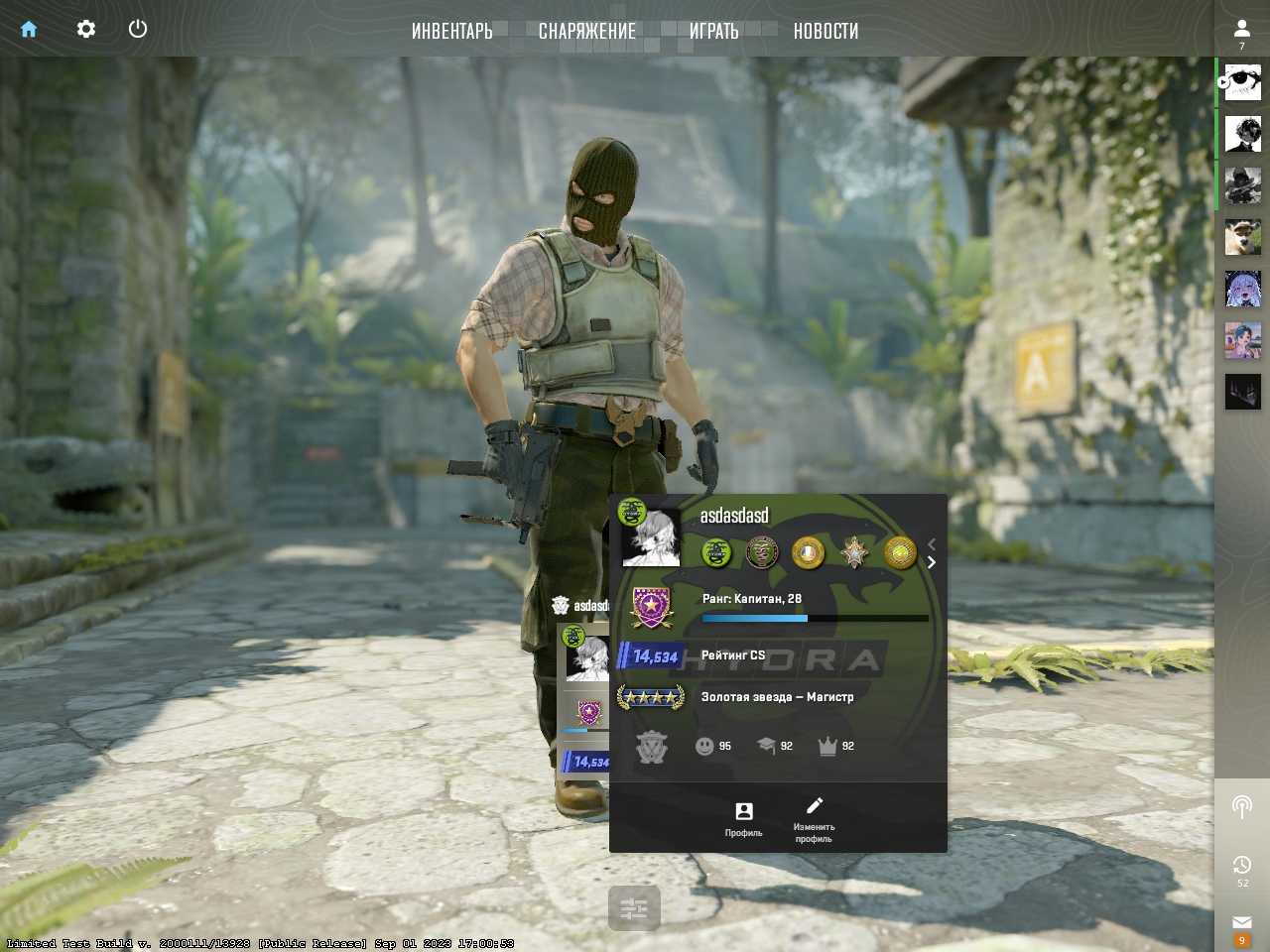The image size is (1270, 952).
Task: Select the deer avatar friend
Action: [x=1242, y=238]
